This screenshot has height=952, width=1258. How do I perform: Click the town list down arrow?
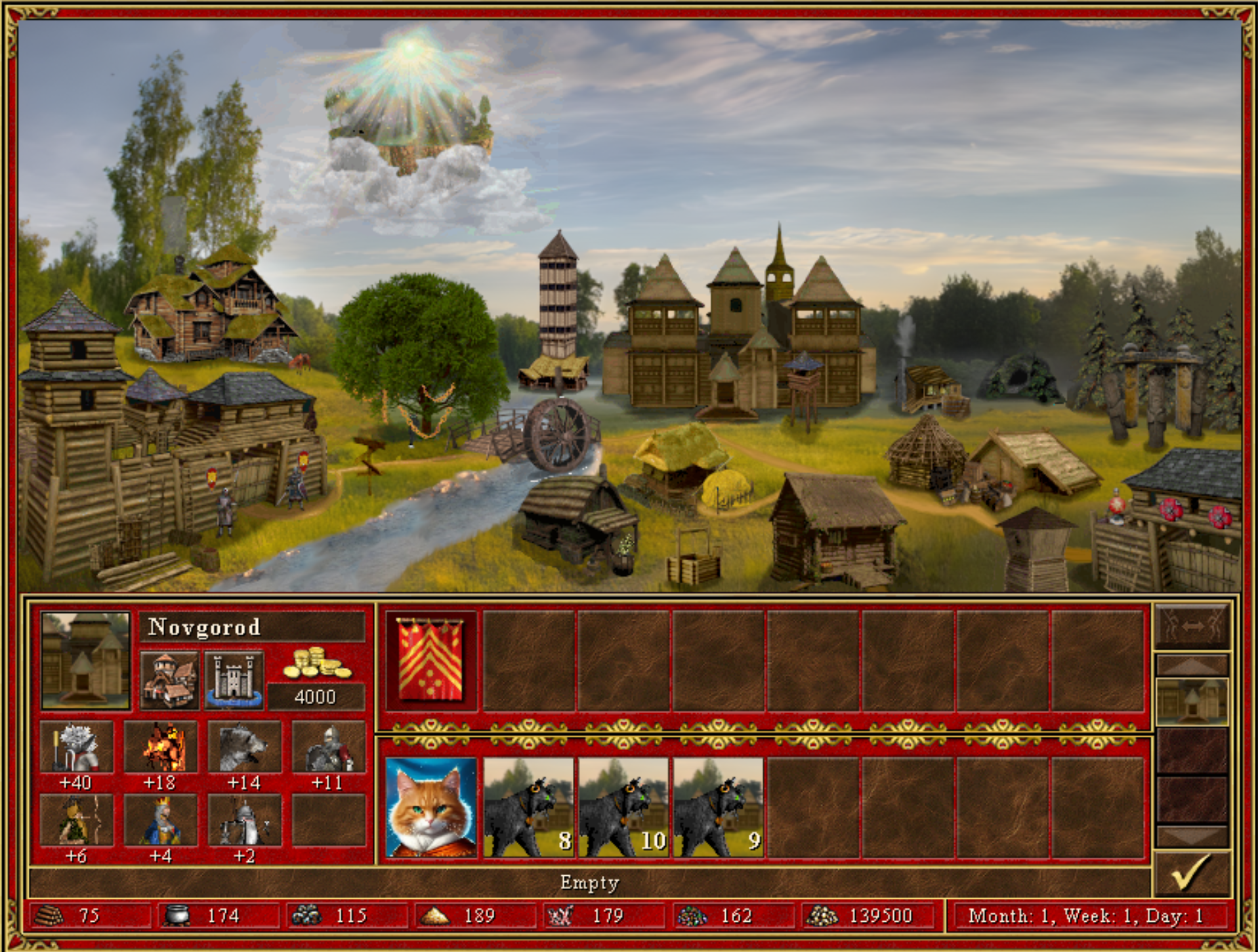(x=1191, y=836)
